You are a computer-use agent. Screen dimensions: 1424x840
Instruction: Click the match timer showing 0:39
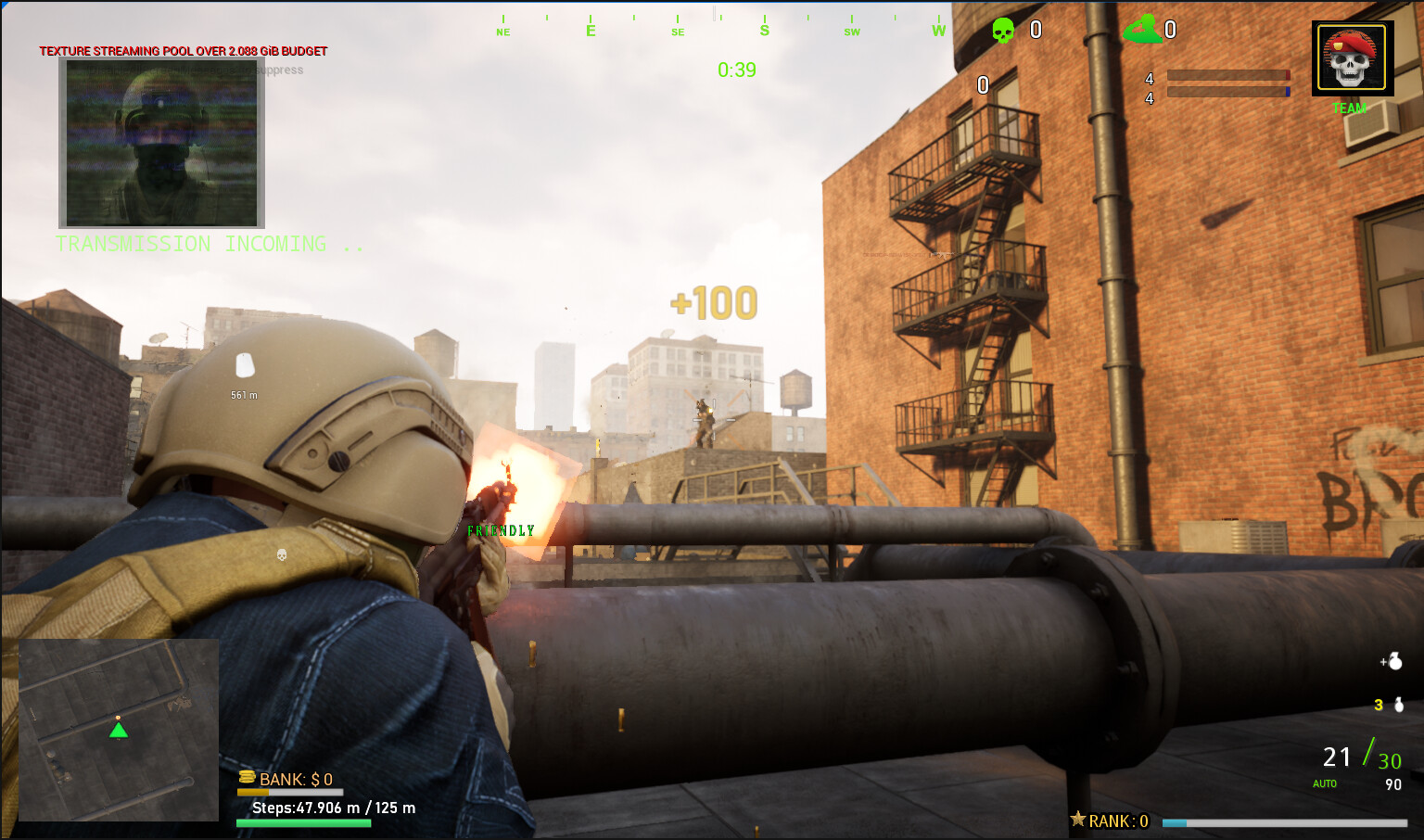737,70
